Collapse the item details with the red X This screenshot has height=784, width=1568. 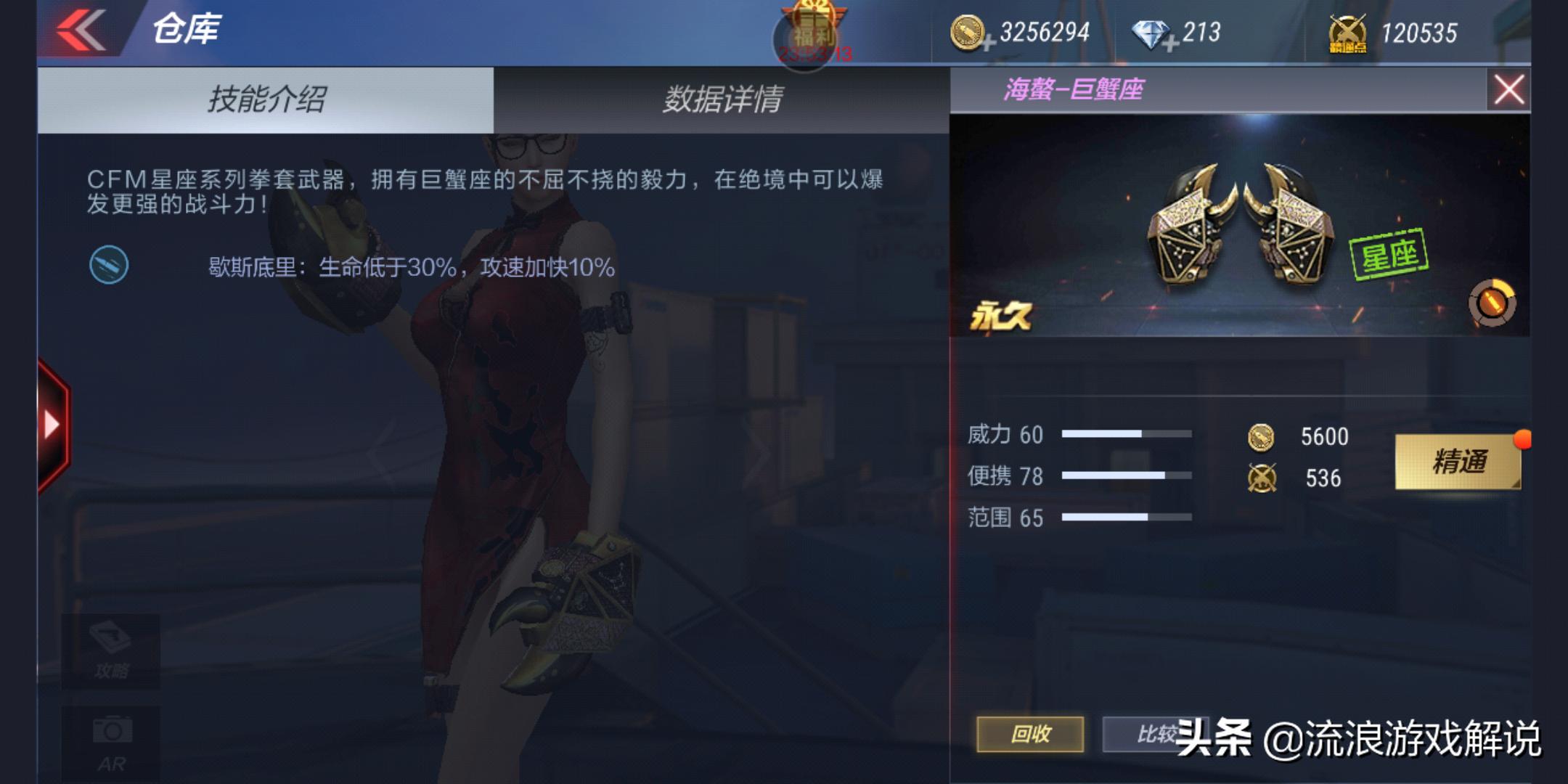[x=1511, y=88]
